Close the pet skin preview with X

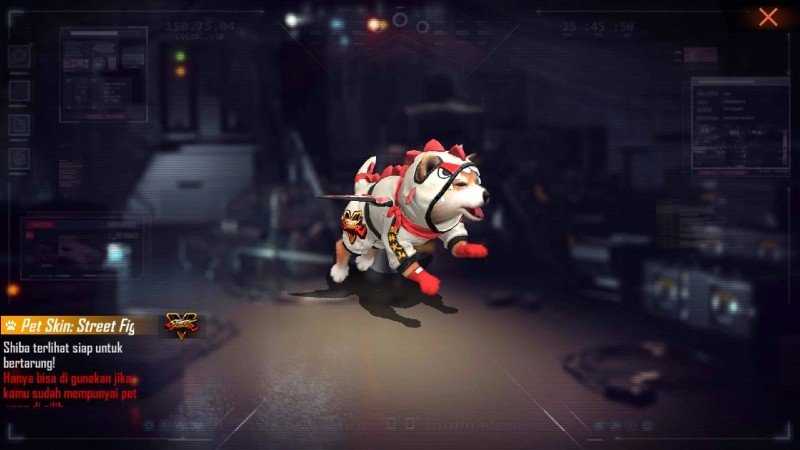pyautogui.click(x=768, y=17)
